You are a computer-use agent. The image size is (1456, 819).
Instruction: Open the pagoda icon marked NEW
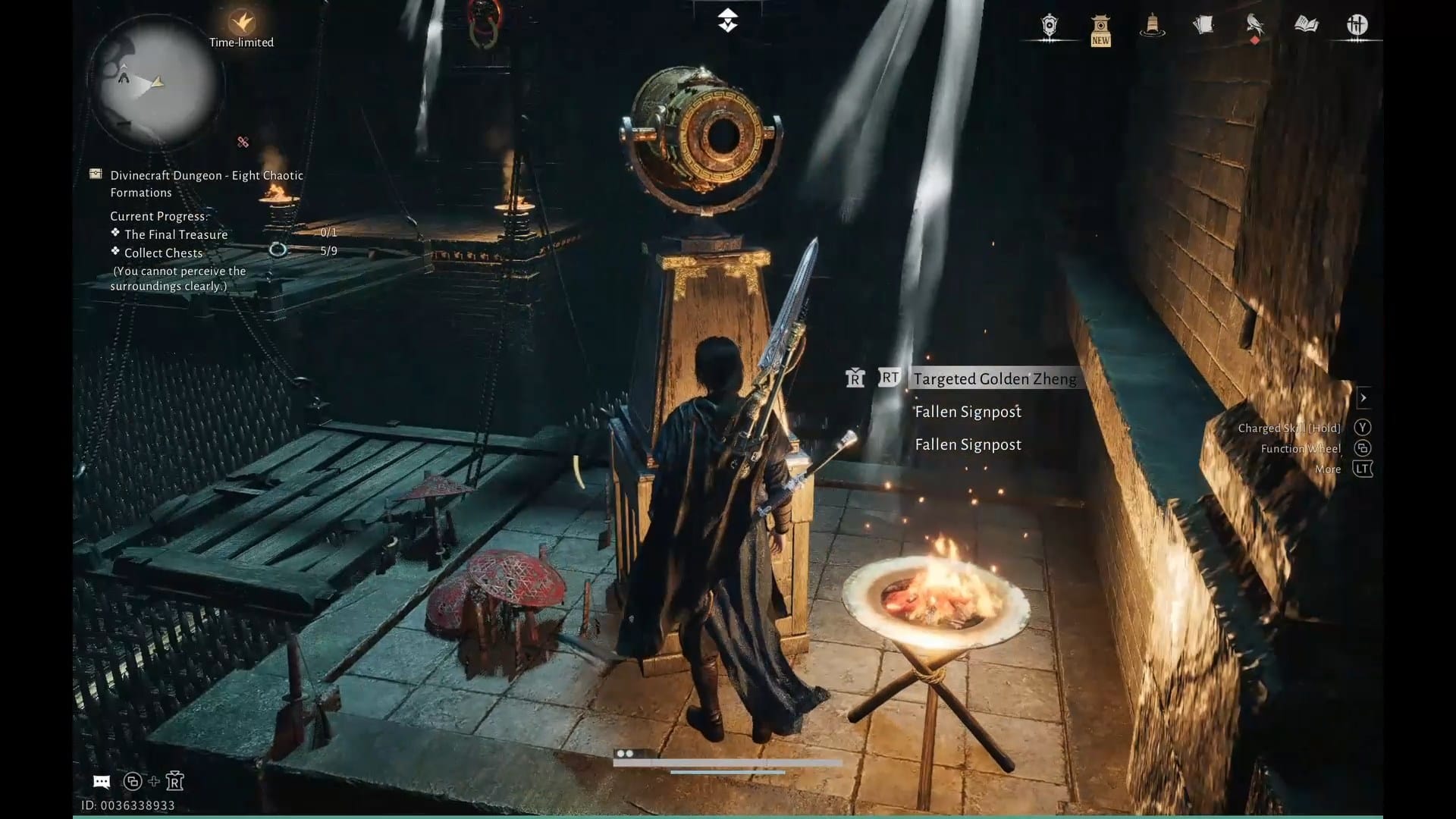(x=1100, y=30)
